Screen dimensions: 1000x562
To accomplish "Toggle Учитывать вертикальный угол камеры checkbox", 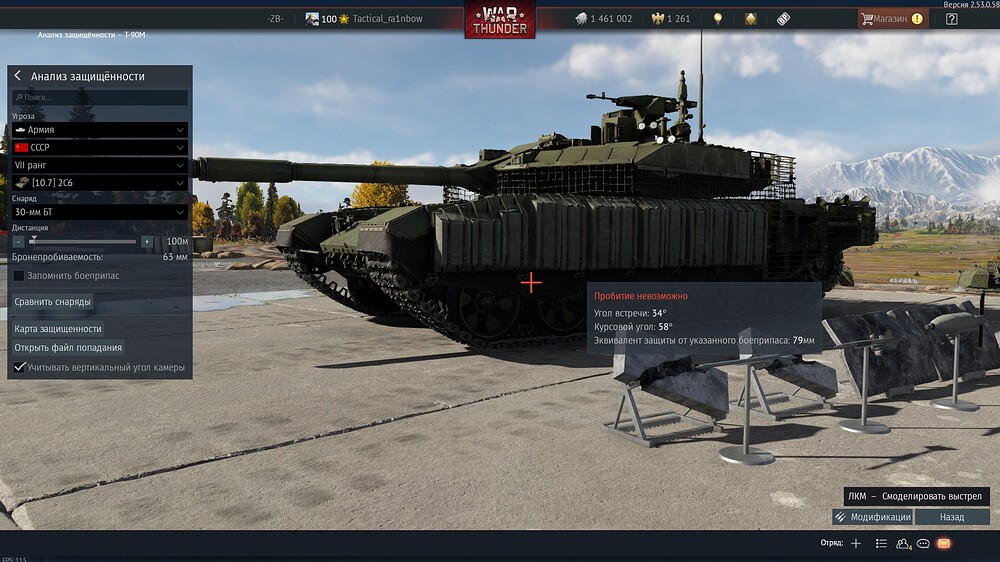I will [19, 368].
